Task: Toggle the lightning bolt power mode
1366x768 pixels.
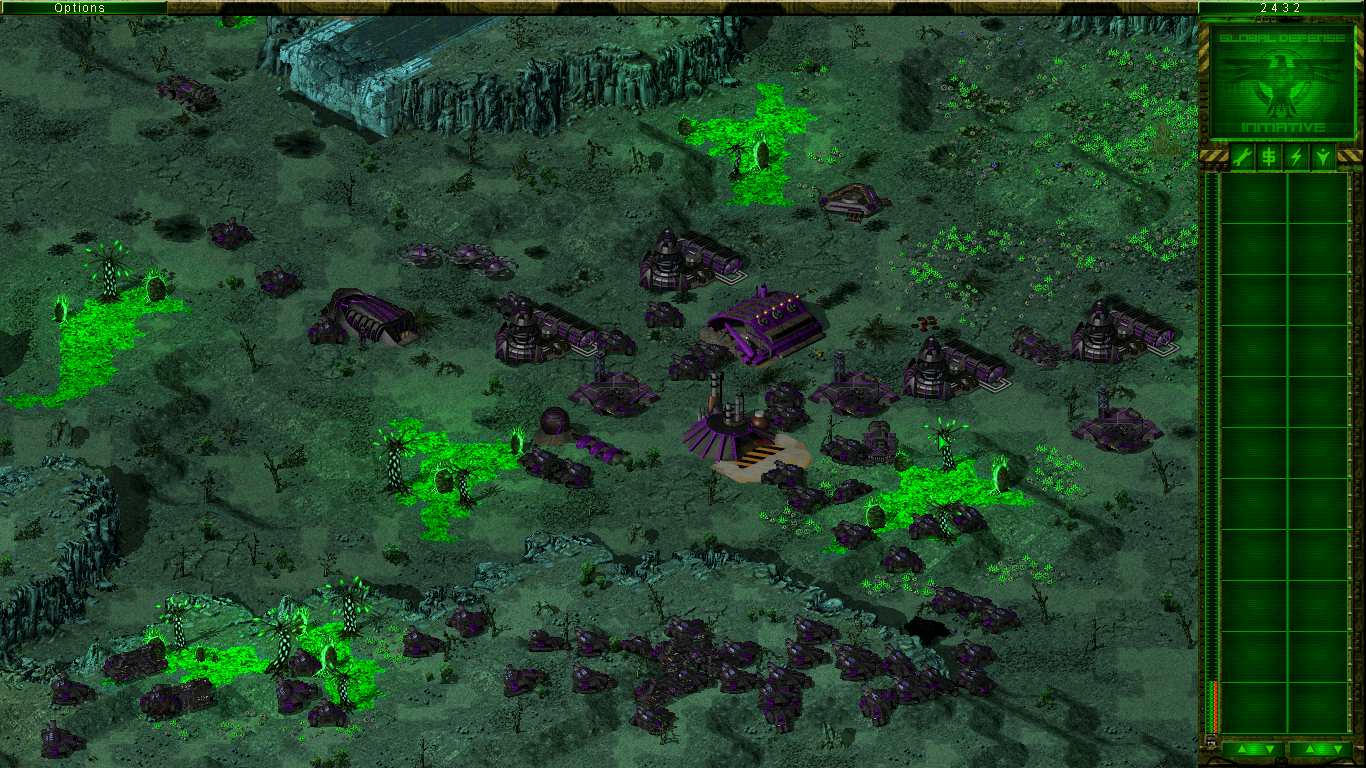Action: (1296, 157)
